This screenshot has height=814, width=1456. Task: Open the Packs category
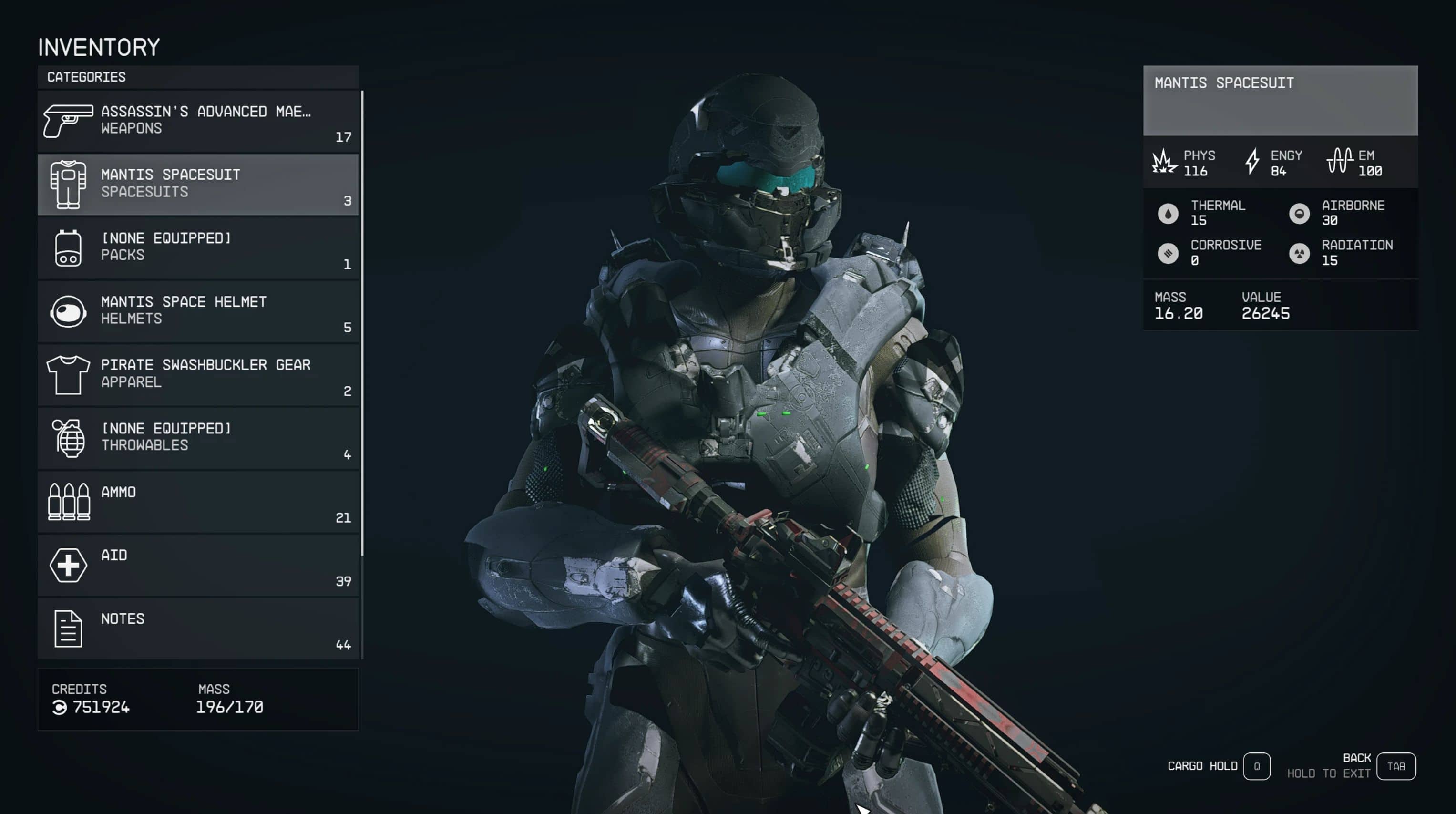198,247
